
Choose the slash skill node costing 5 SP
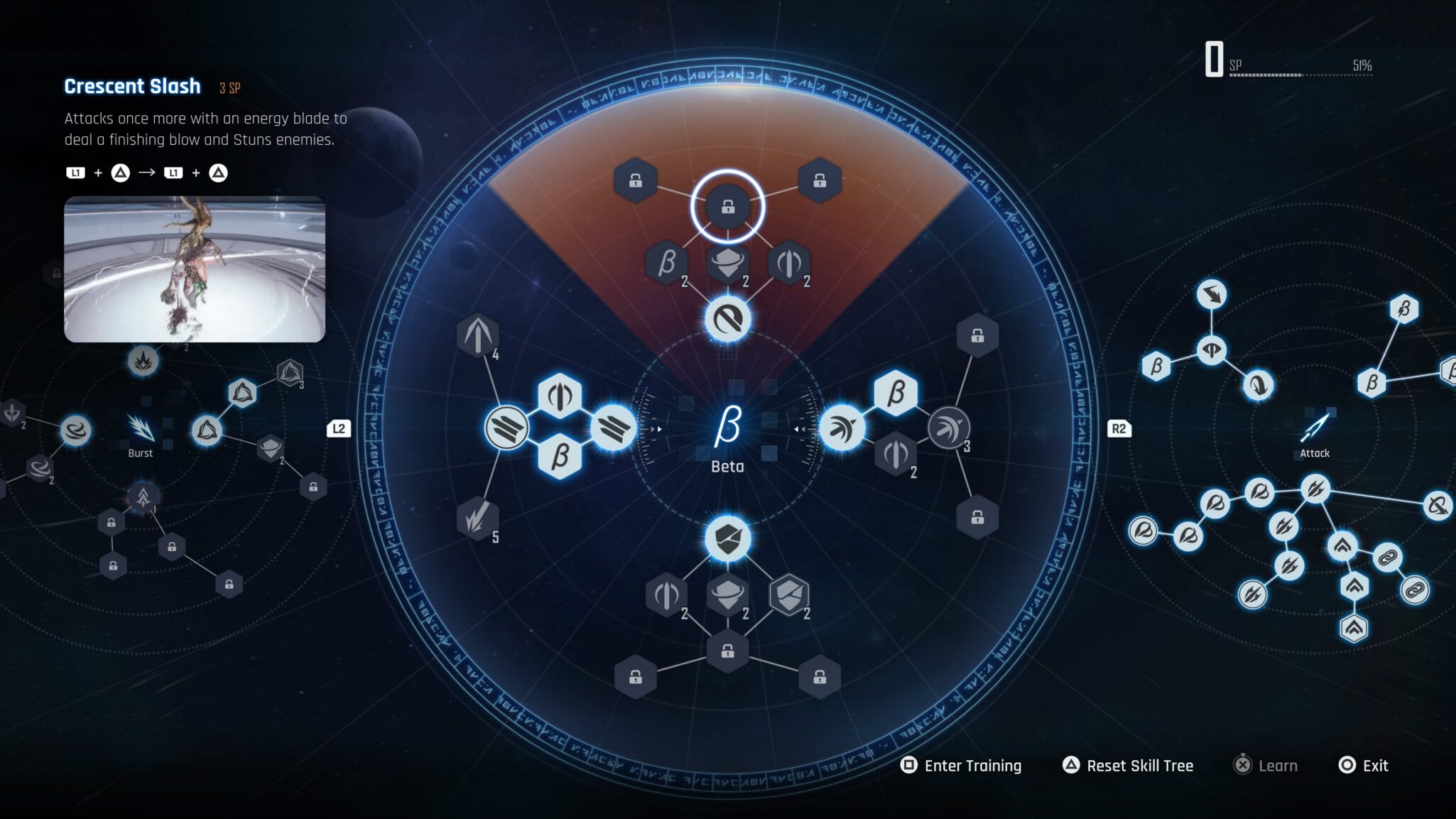tap(477, 517)
